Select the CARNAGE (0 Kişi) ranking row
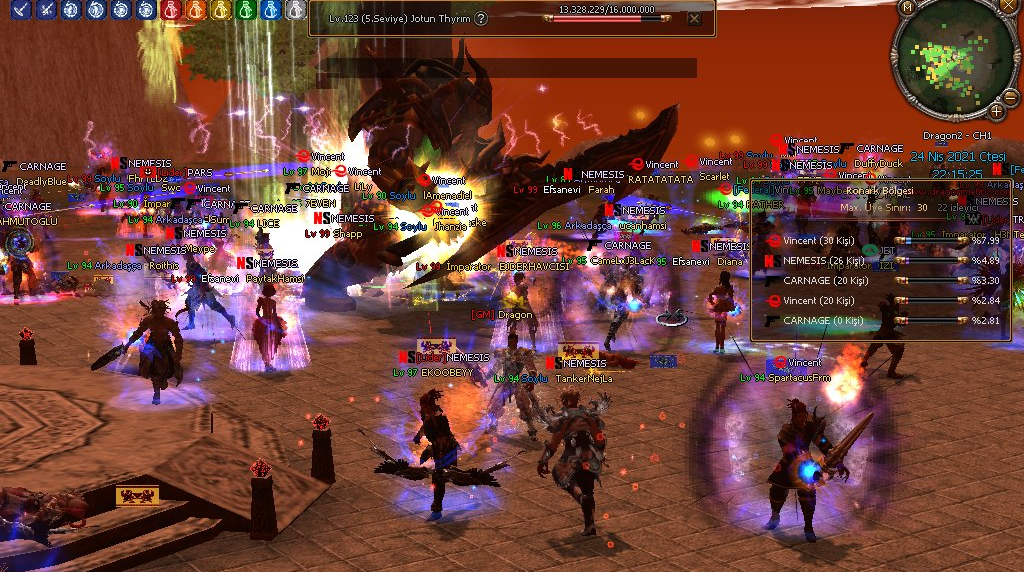The height and width of the screenshot is (572, 1024). pyautogui.click(x=882, y=321)
